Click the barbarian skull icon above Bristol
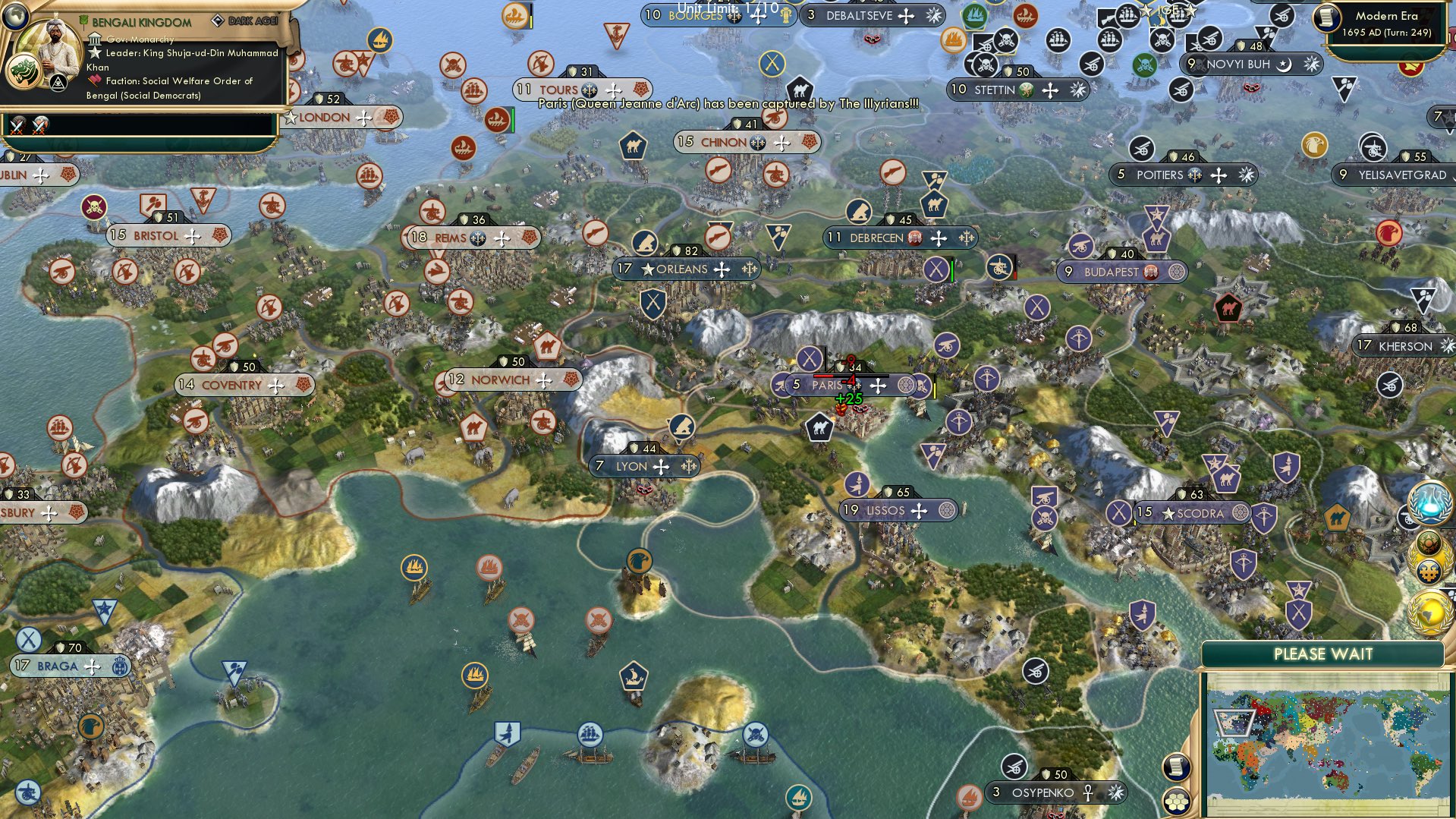 click(96, 206)
